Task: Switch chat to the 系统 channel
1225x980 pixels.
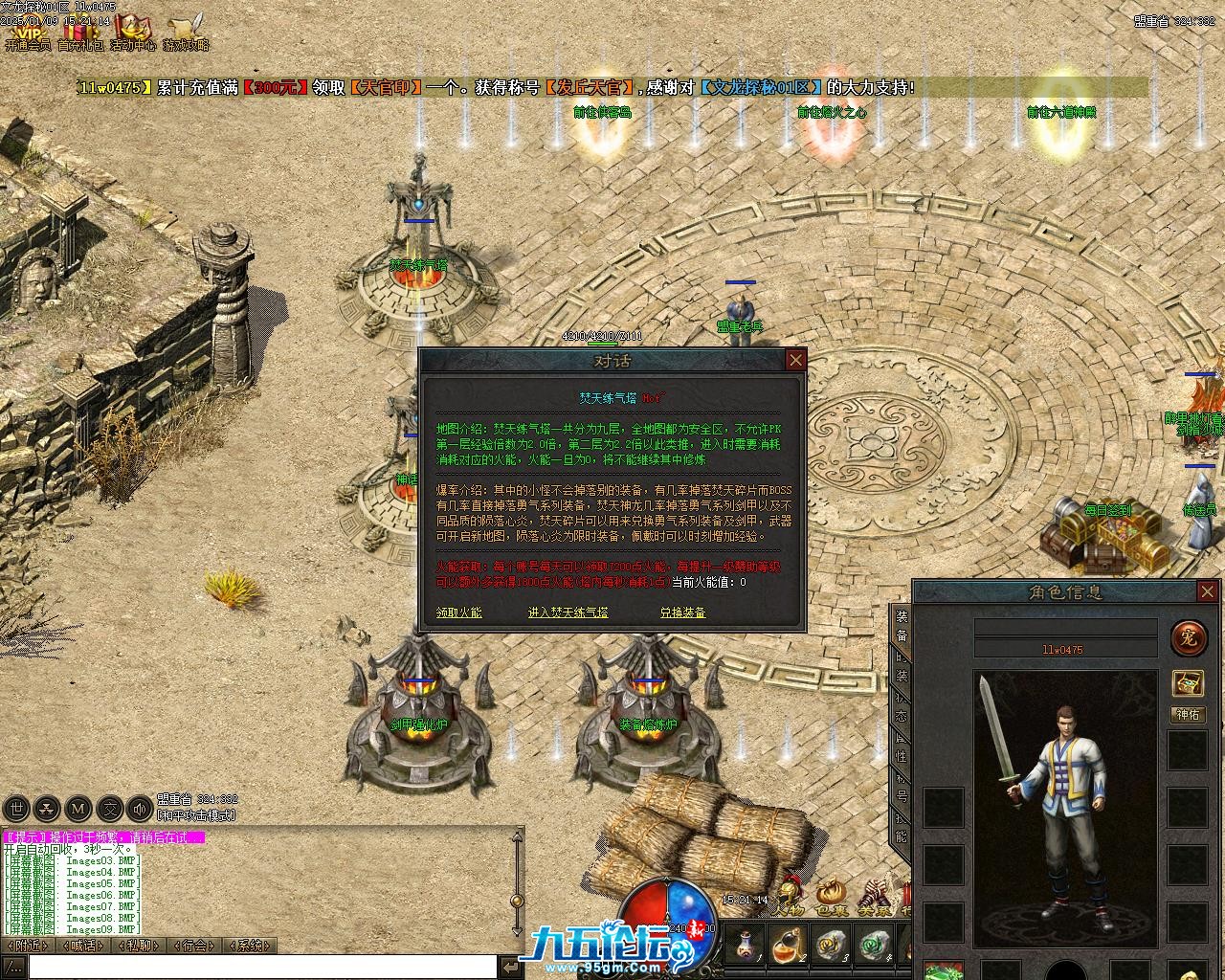Action: (x=251, y=946)
